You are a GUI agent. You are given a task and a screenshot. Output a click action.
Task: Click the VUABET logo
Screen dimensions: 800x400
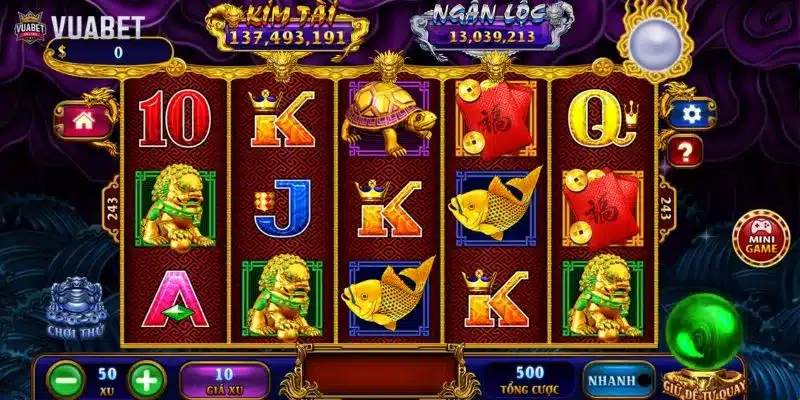78,28
